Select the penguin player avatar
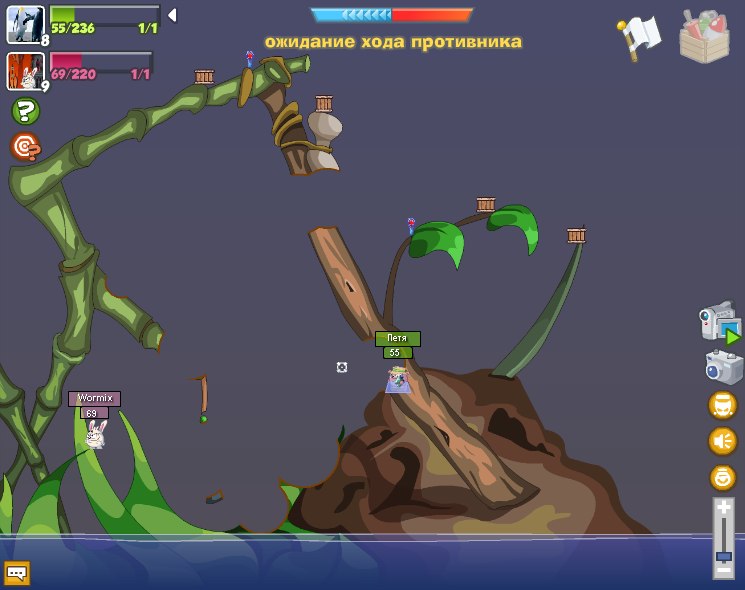 coord(24,24)
